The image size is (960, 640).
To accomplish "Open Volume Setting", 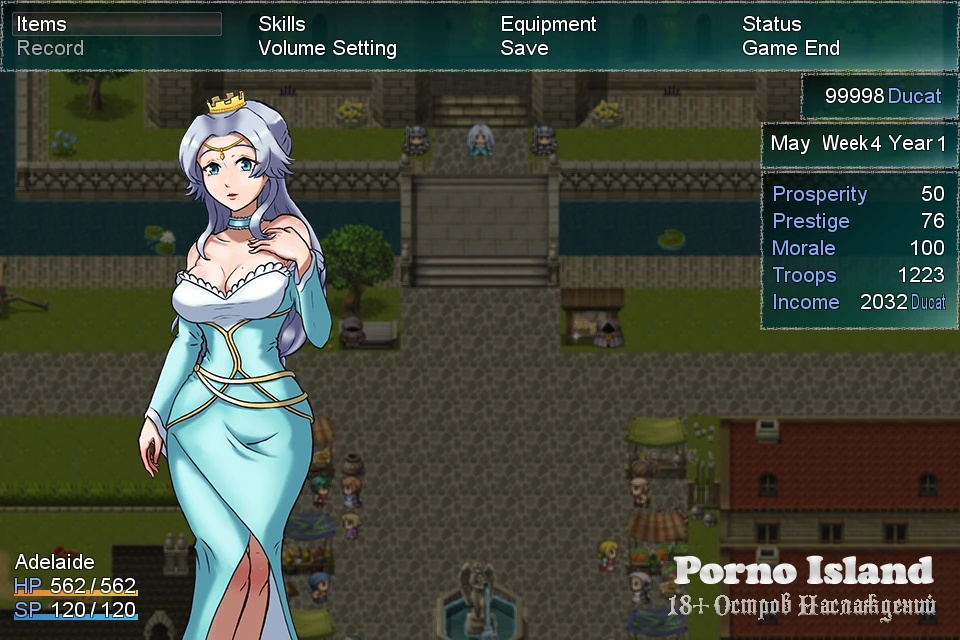I will coord(327,48).
